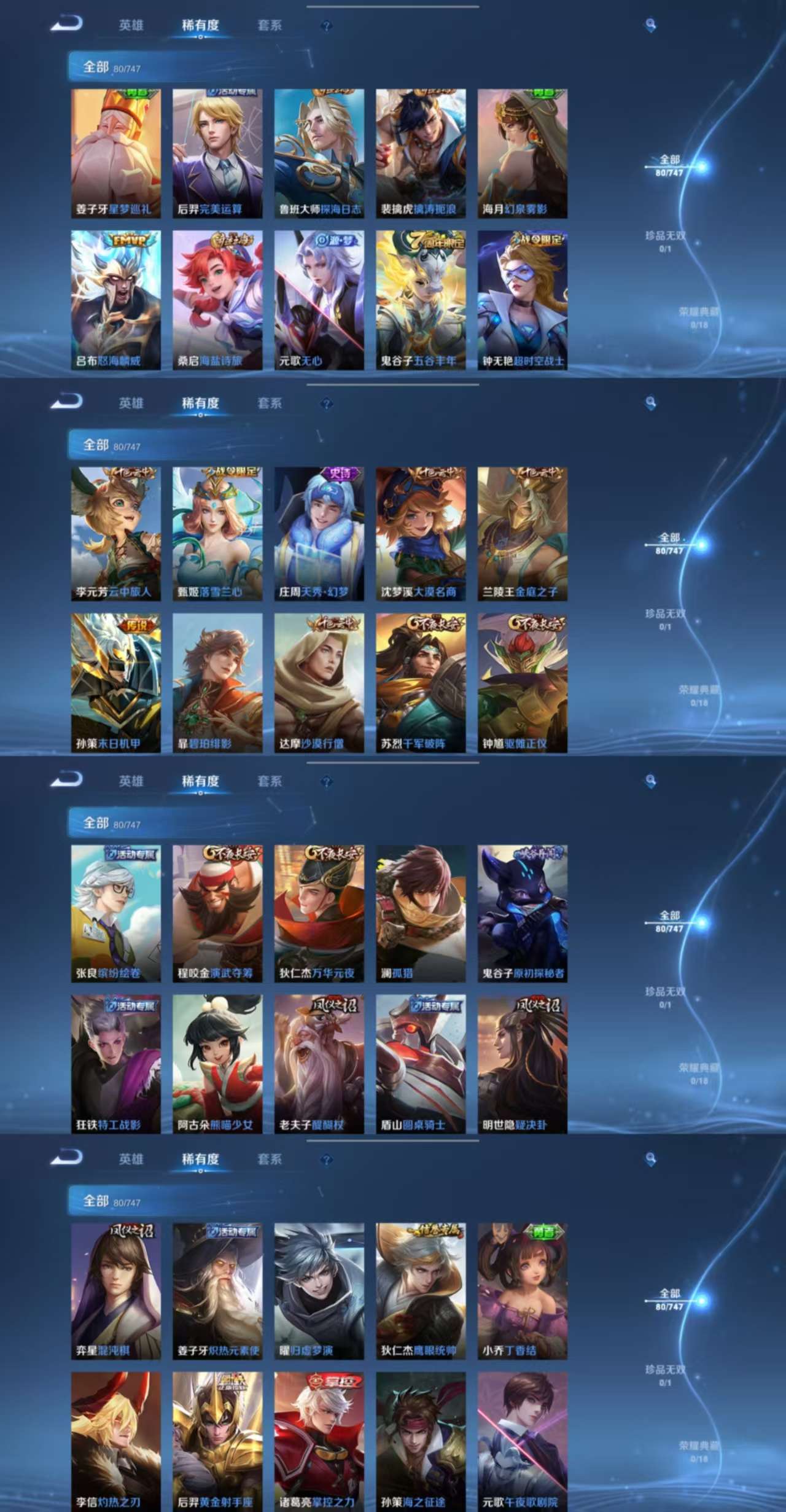Image resolution: width=786 pixels, height=1512 pixels.
Task: Open the 阿古朵 熊猫少女 skin card
Action: 217,1064
